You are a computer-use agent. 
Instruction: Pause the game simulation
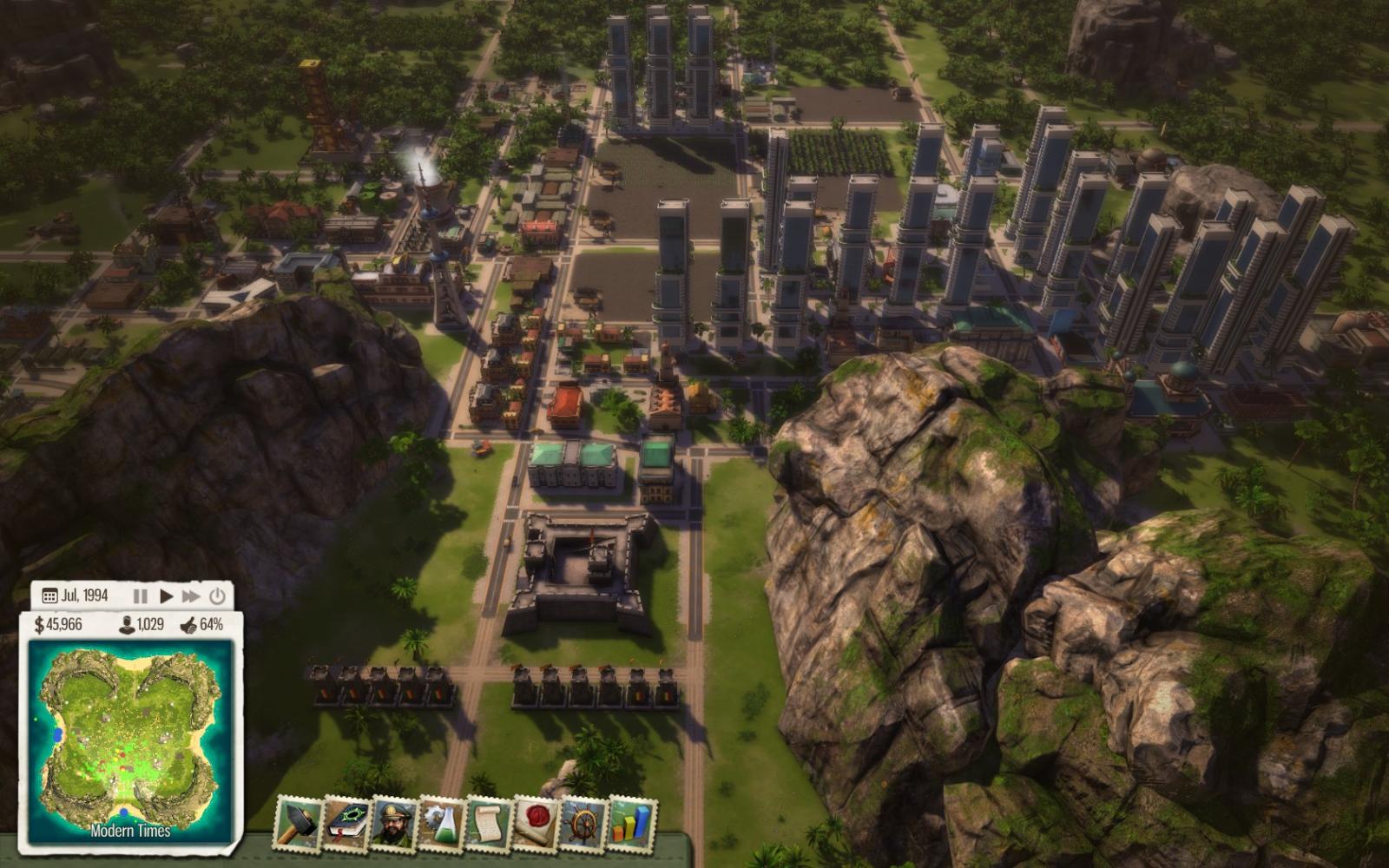pyautogui.click(x=140, y=596)
